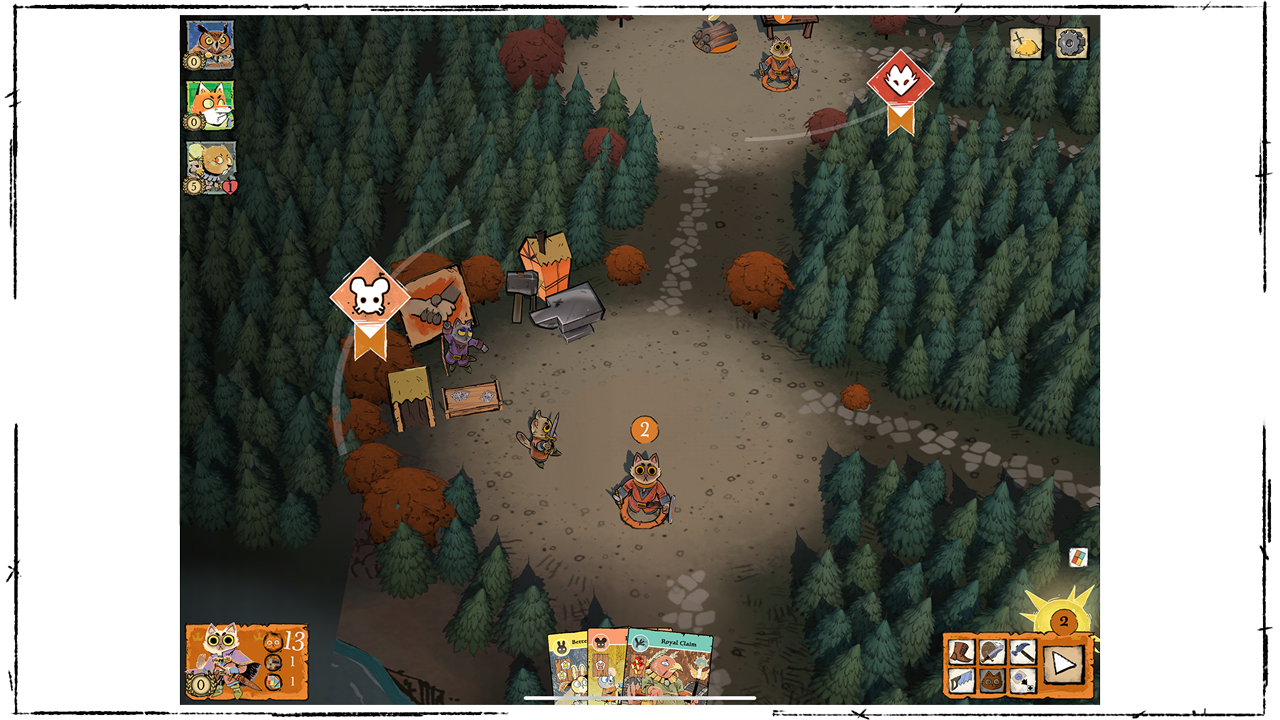Select the red fox clearing marker
The height and width of the screenshot is (720, 1280).
pos(900,82)
